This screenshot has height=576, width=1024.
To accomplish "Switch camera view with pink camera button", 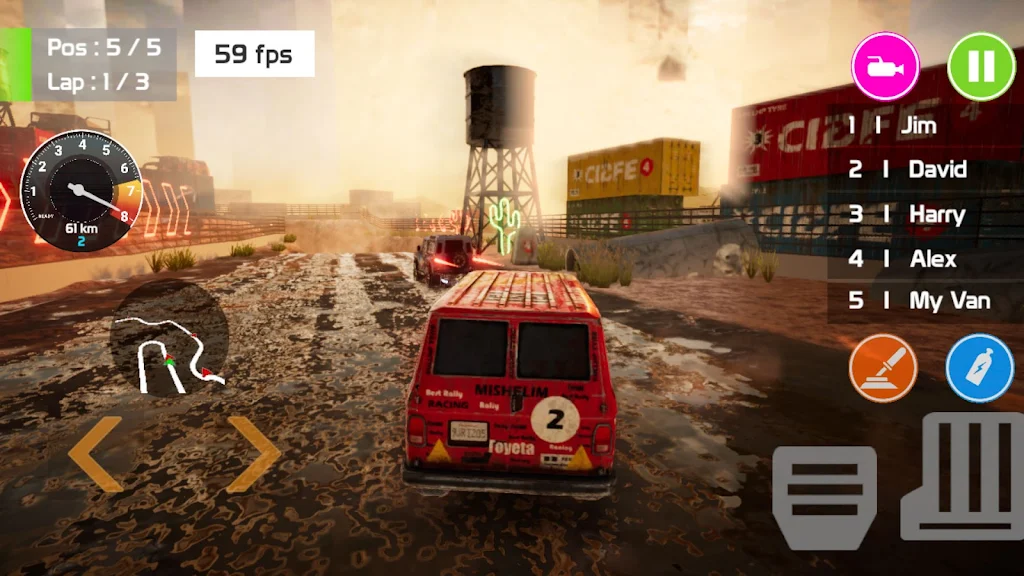I will coord(885,67).
